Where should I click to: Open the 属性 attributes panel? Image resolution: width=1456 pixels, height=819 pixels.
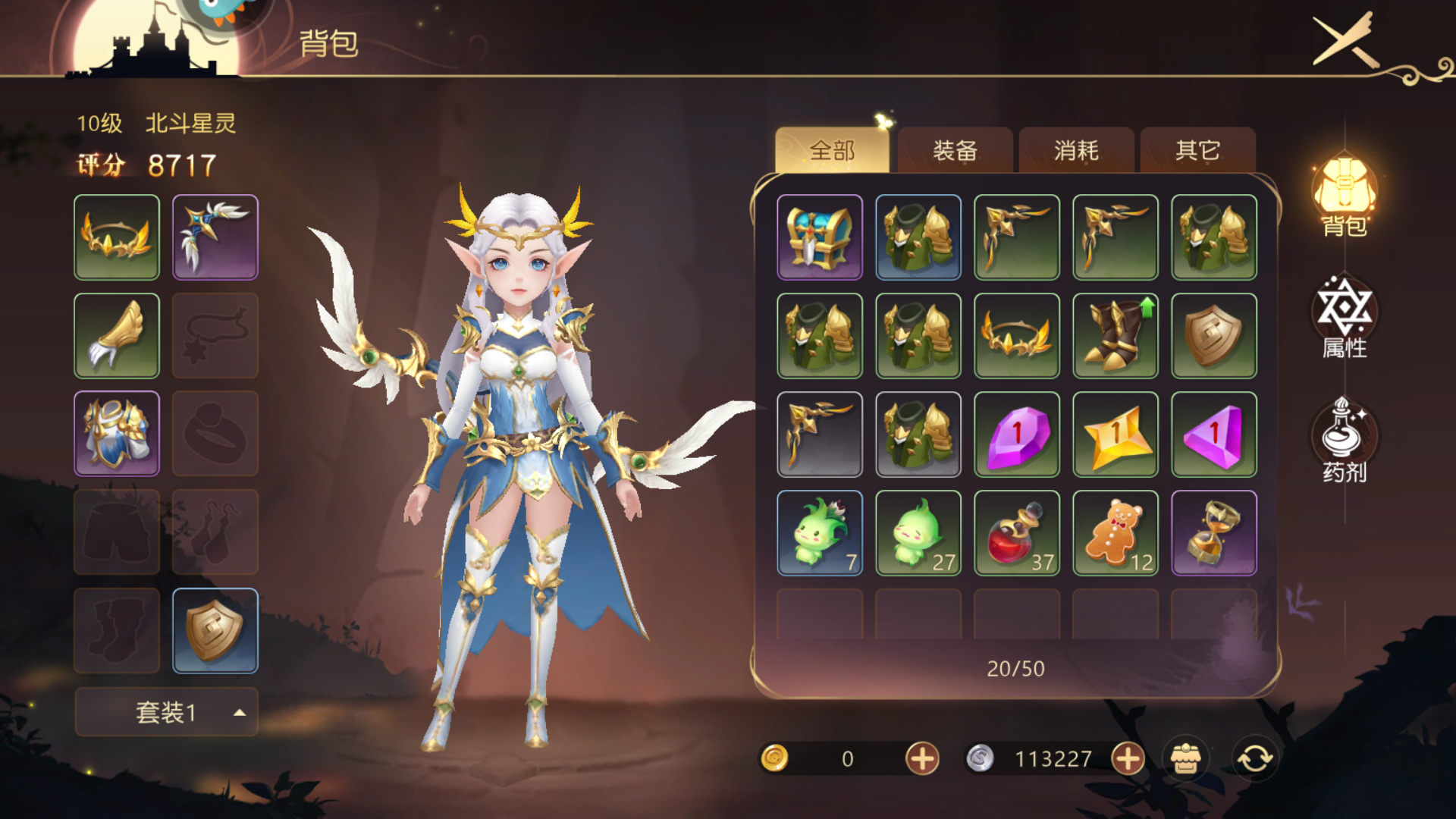coord(1345,318)
